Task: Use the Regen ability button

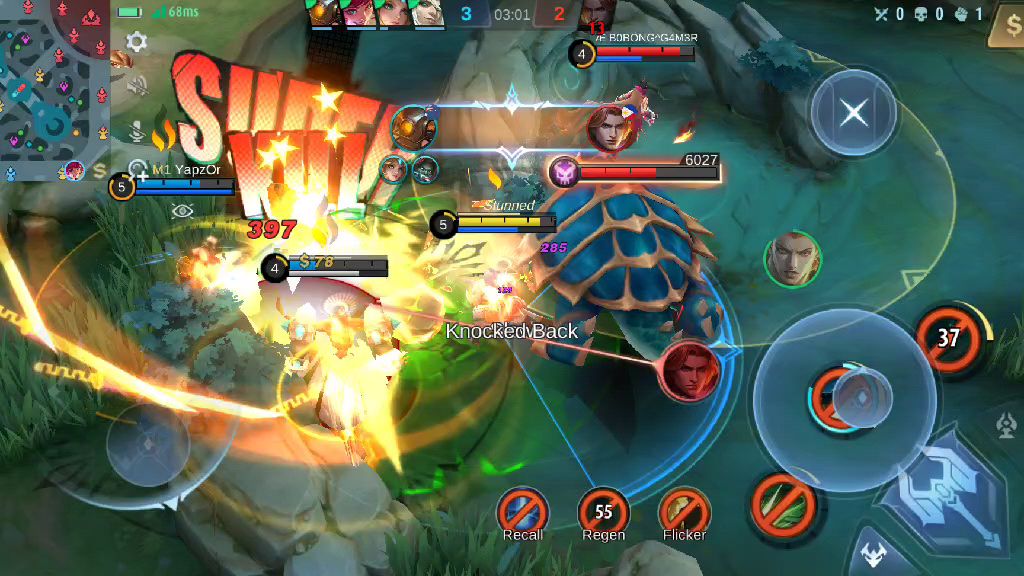Action: click(603, 510)
